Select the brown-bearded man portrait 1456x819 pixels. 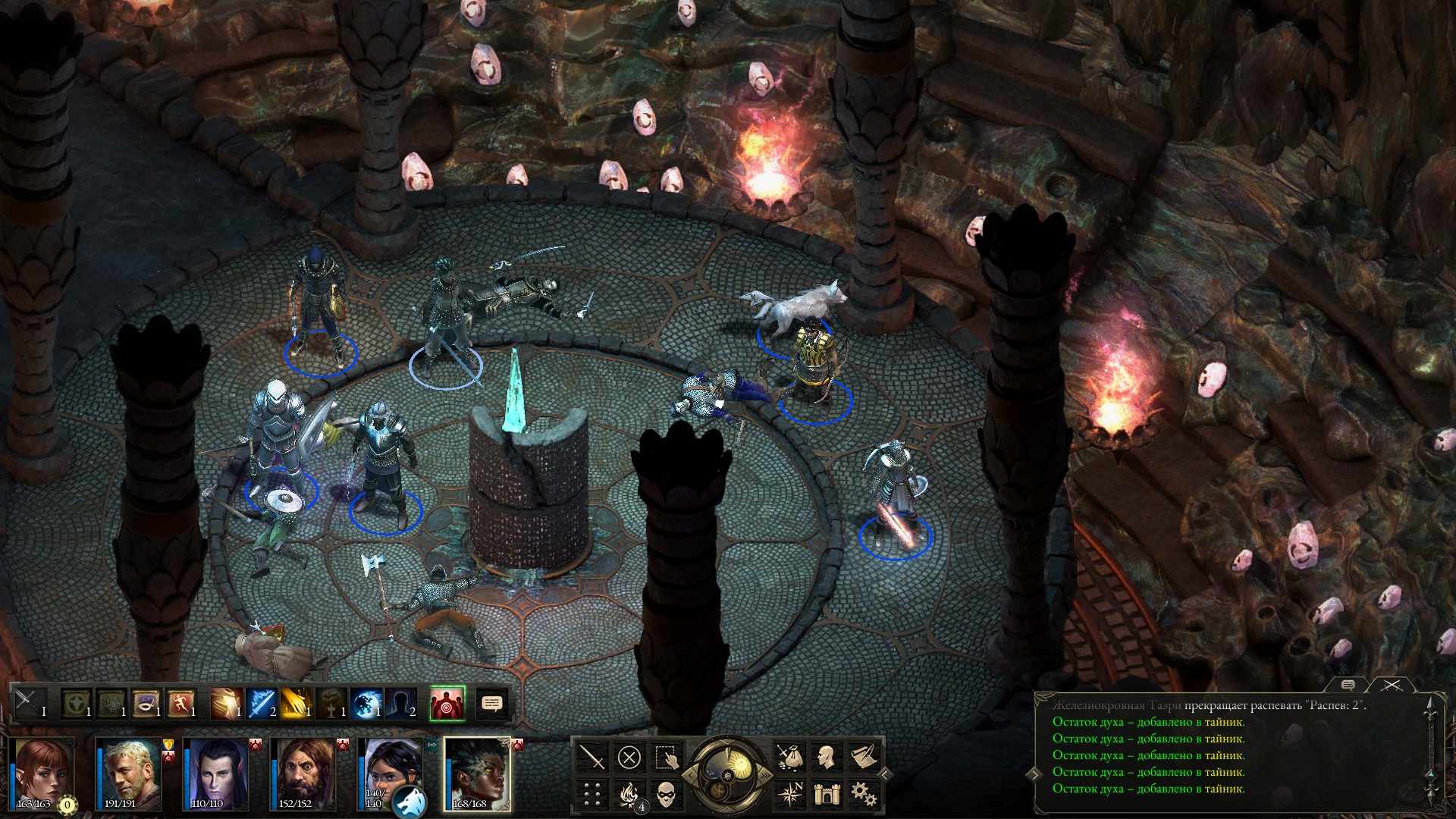point(303,773)
